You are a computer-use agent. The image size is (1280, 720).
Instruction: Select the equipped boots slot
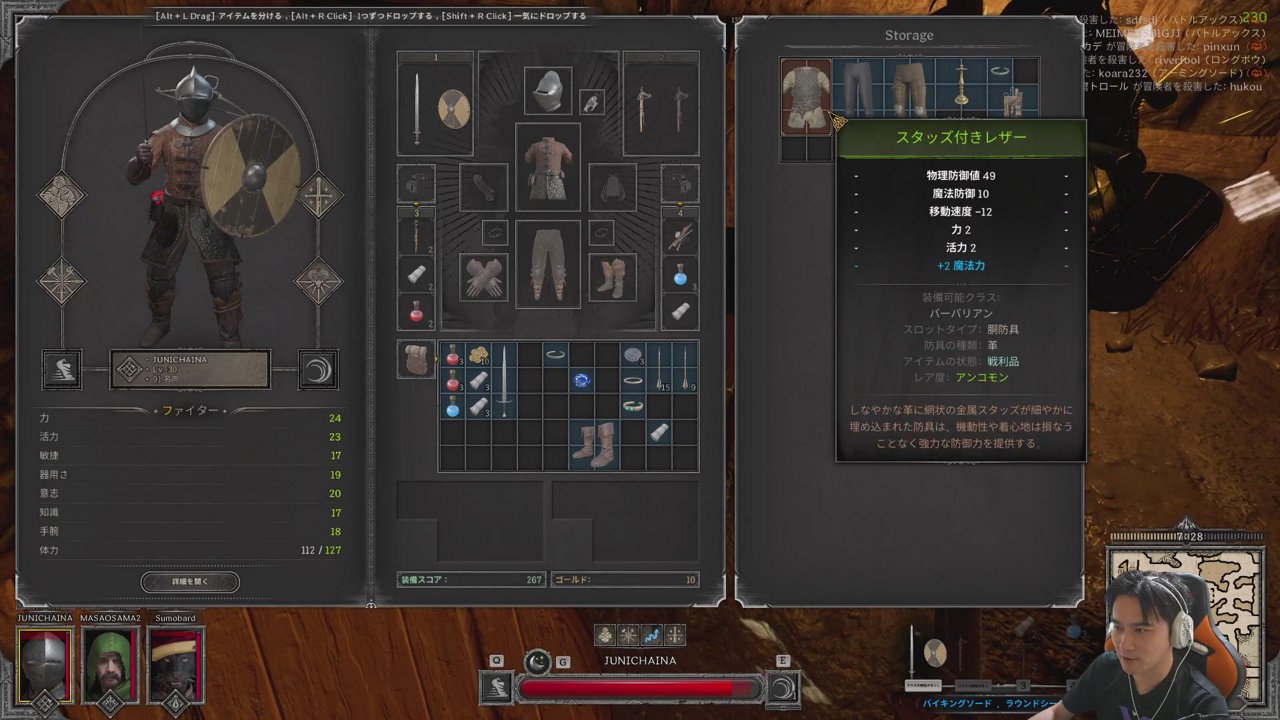[612, 277]
